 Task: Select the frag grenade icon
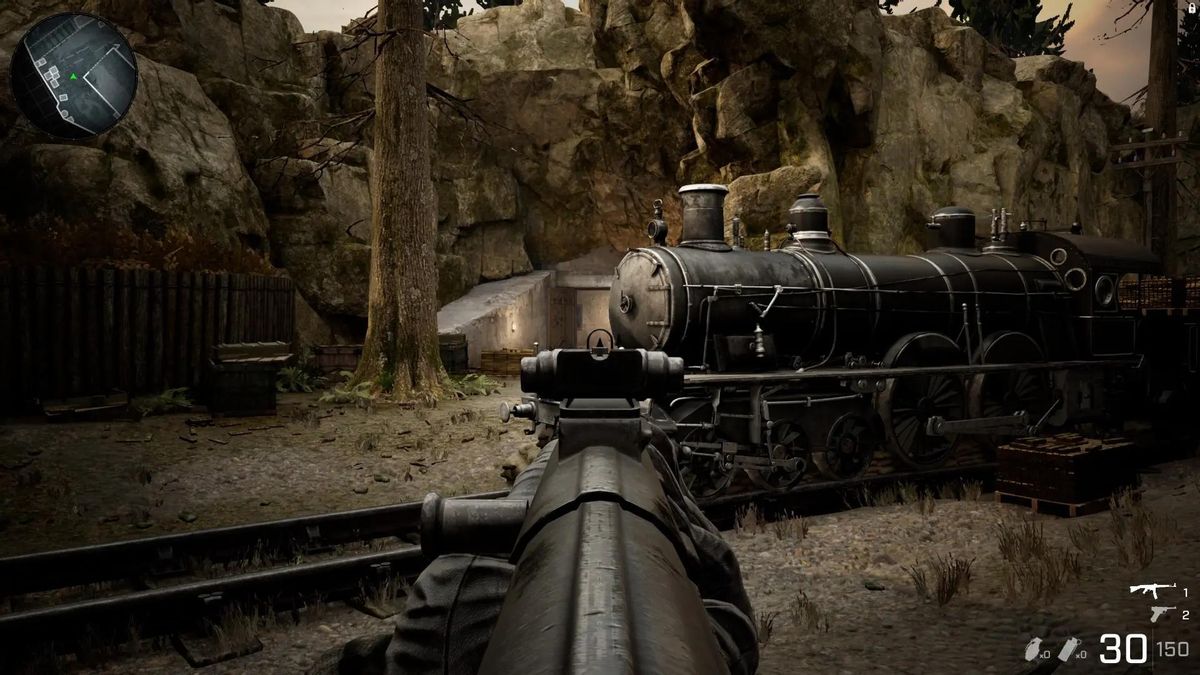[x=1033, y=649]
